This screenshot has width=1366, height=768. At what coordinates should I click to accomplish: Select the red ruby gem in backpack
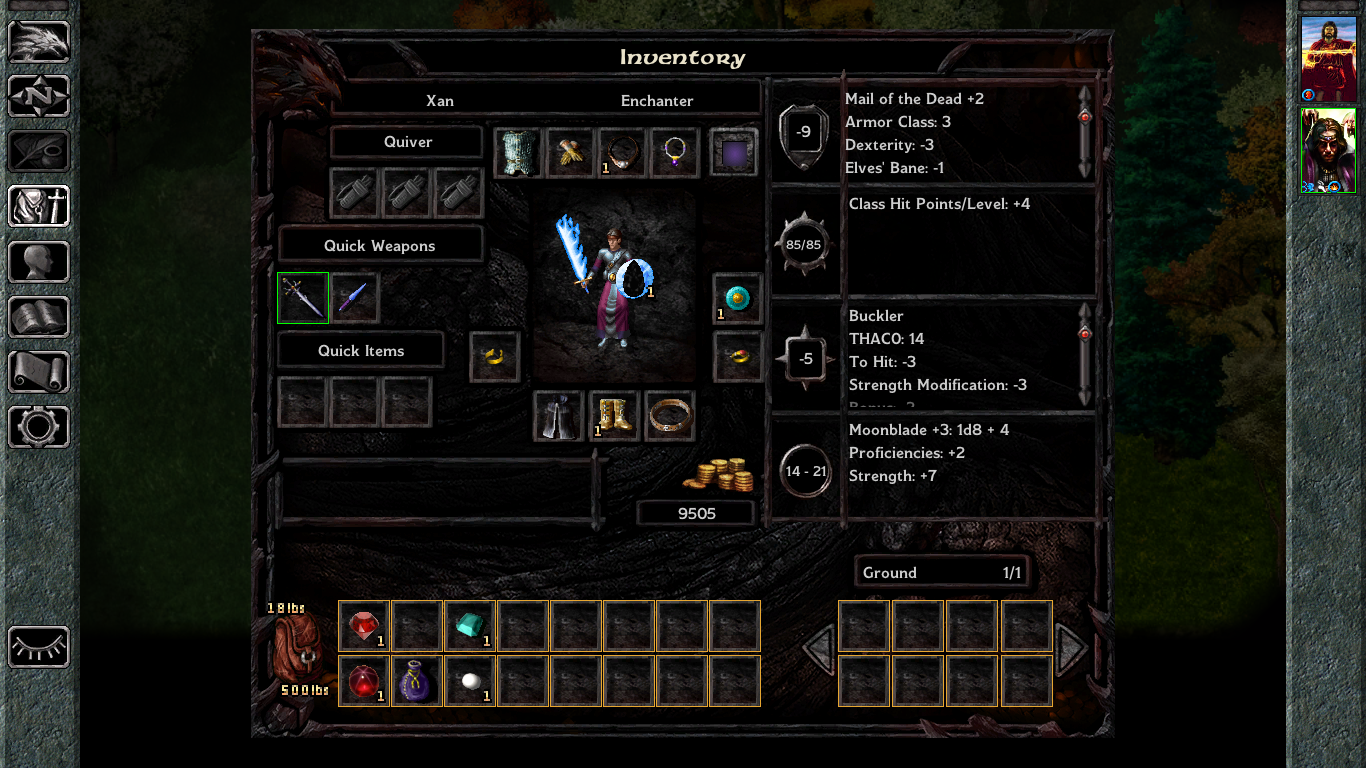pyautogui.click(x=364, y=626)
